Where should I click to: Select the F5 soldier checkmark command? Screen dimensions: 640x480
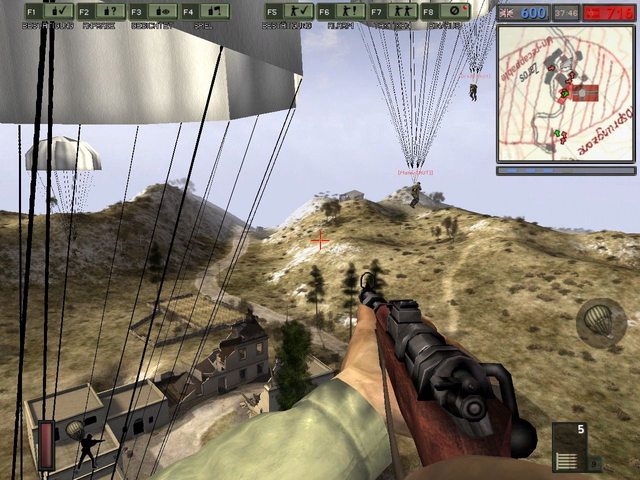pyautogui.click(x=289, y=12)
